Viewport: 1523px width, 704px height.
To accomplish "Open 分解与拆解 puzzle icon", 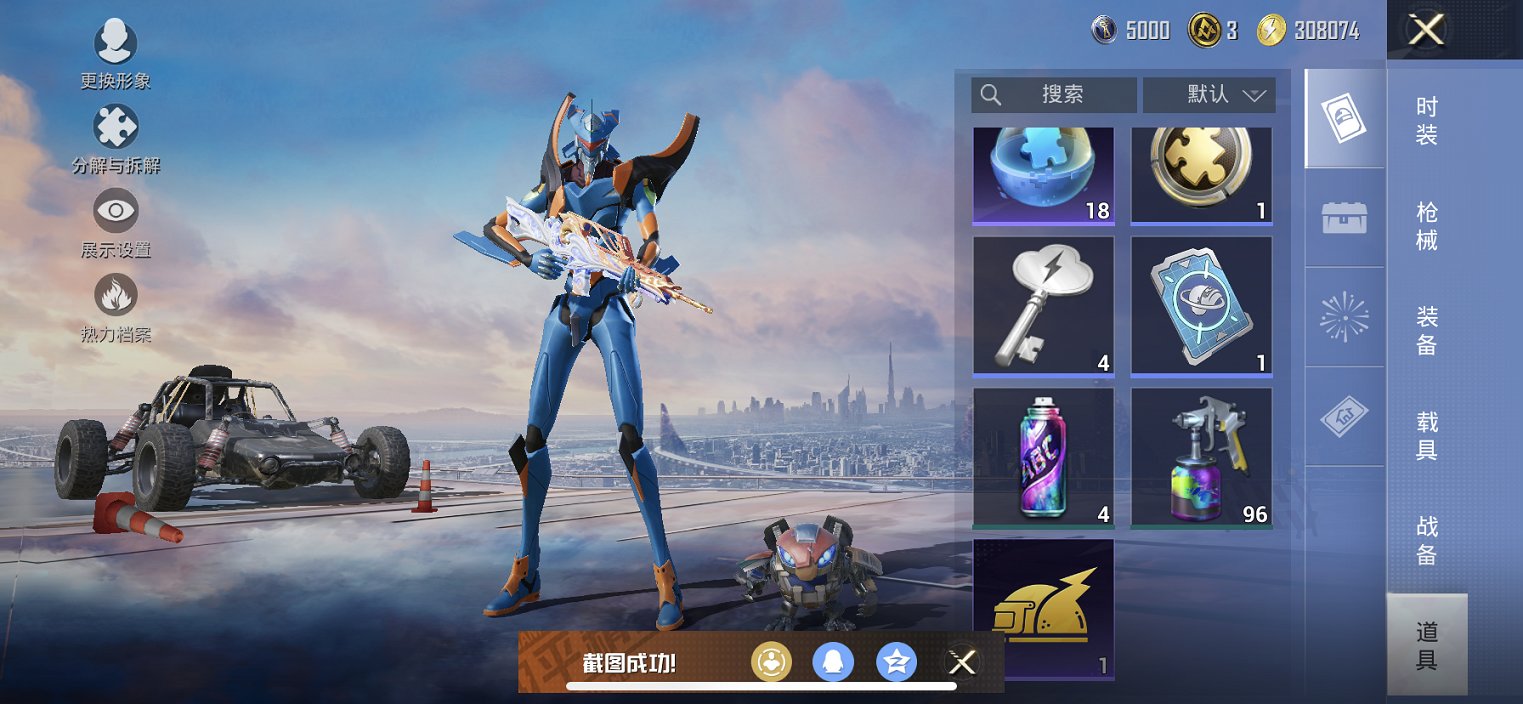I will [116, 128].
